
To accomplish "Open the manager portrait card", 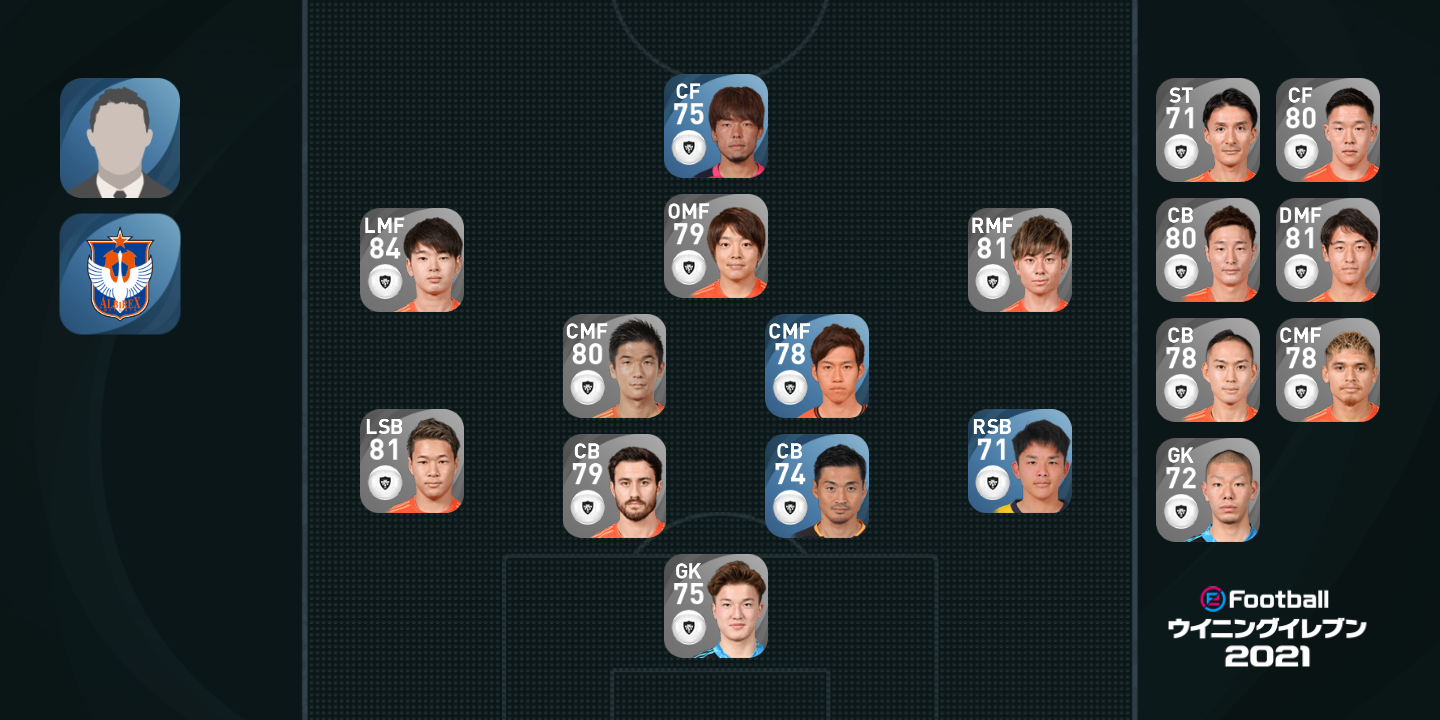I will 120,138.
